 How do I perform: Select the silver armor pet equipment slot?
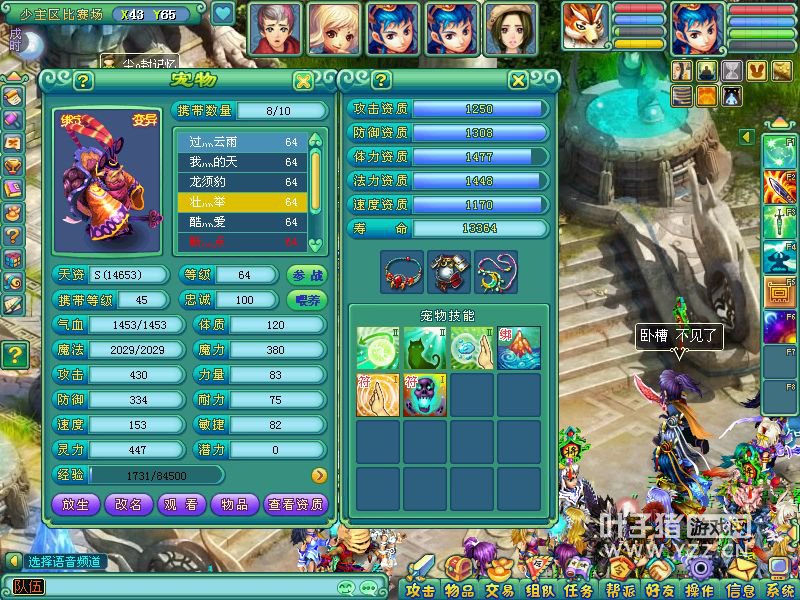pos(450,271)
